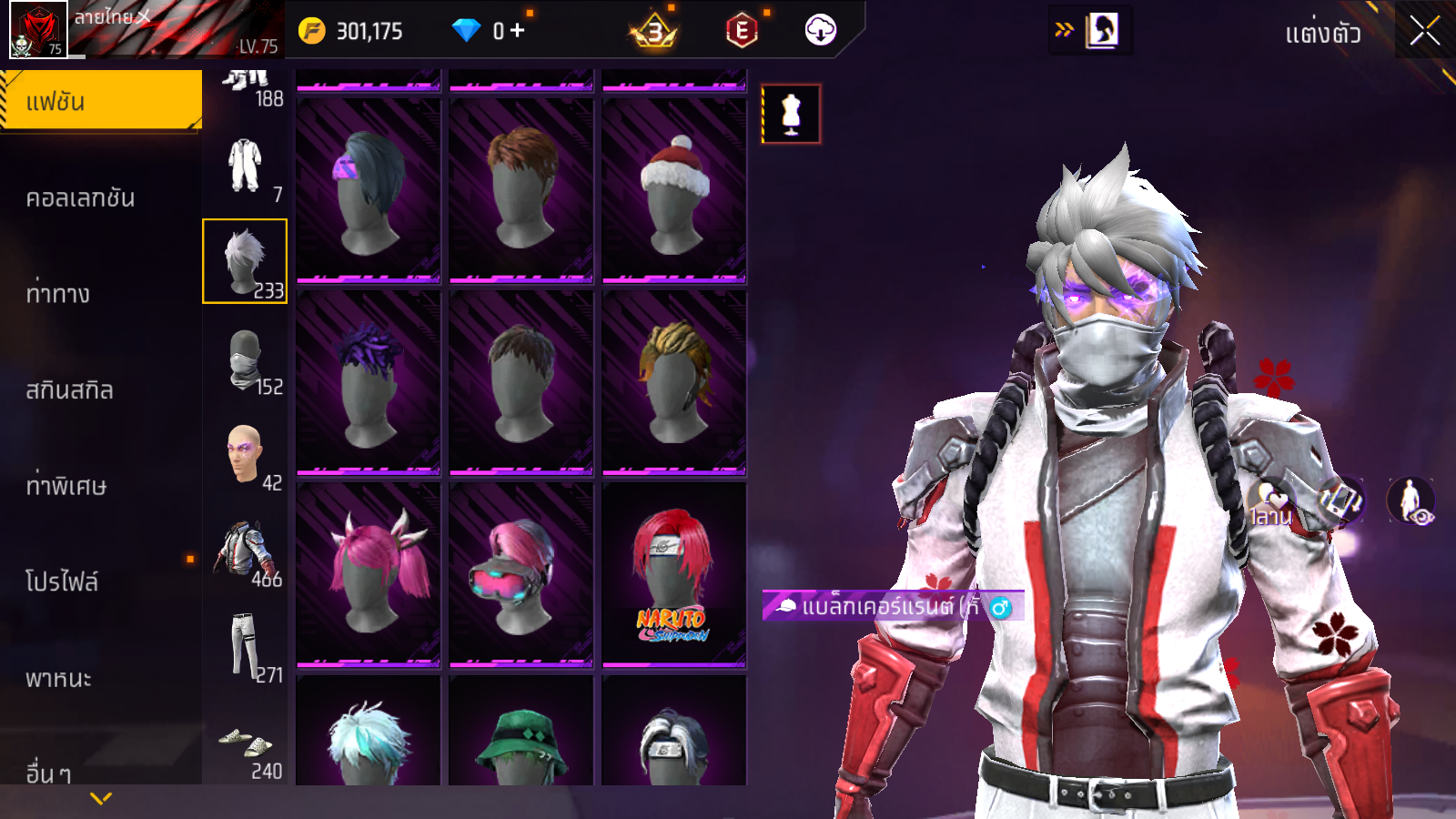This screenshot has height=819, width=1456.
Task: Open the แฟชัน fashion tab
Action: [x=100, y=101]
